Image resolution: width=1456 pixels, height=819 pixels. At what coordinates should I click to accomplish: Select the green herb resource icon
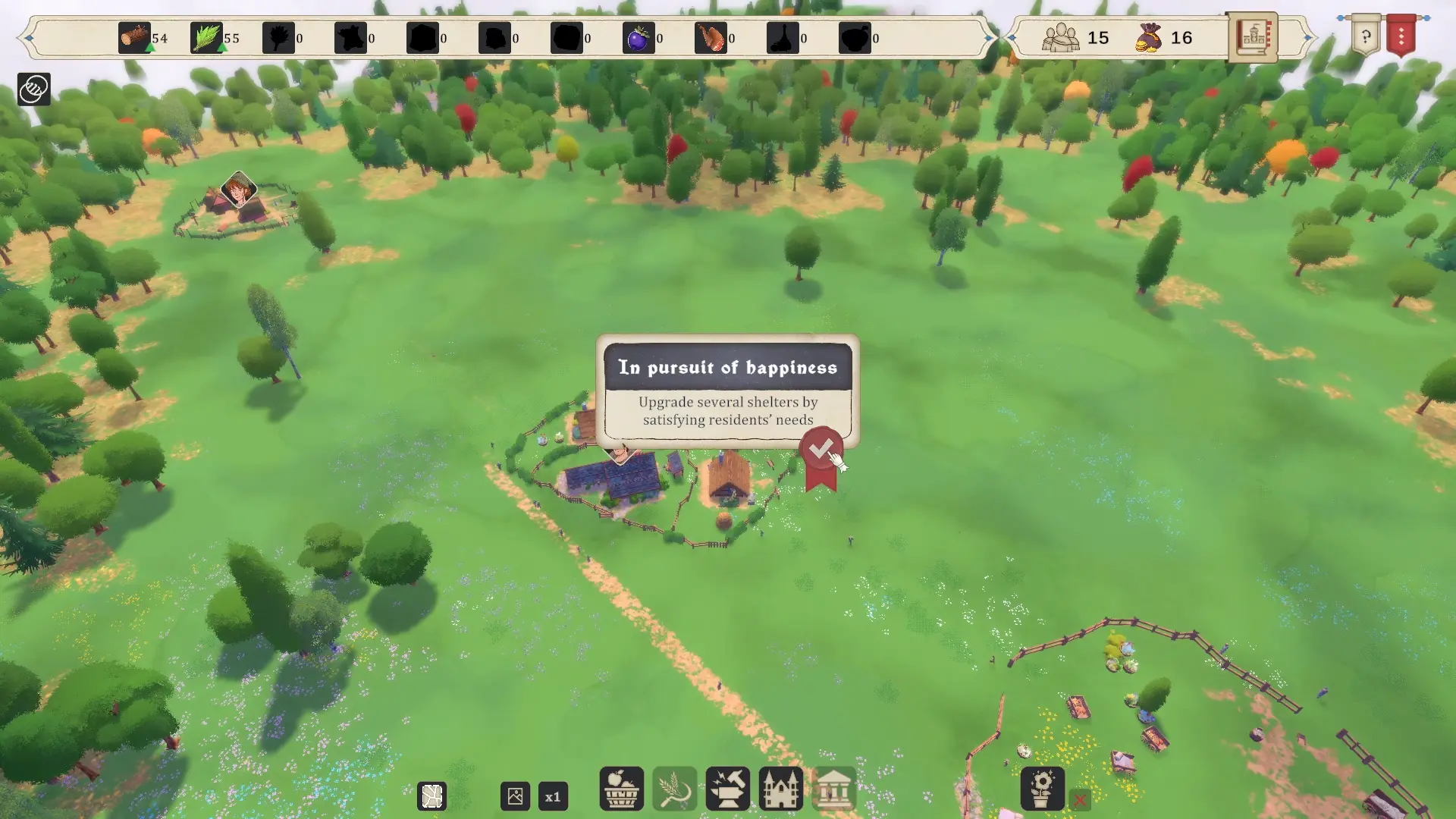pos(206,38)
